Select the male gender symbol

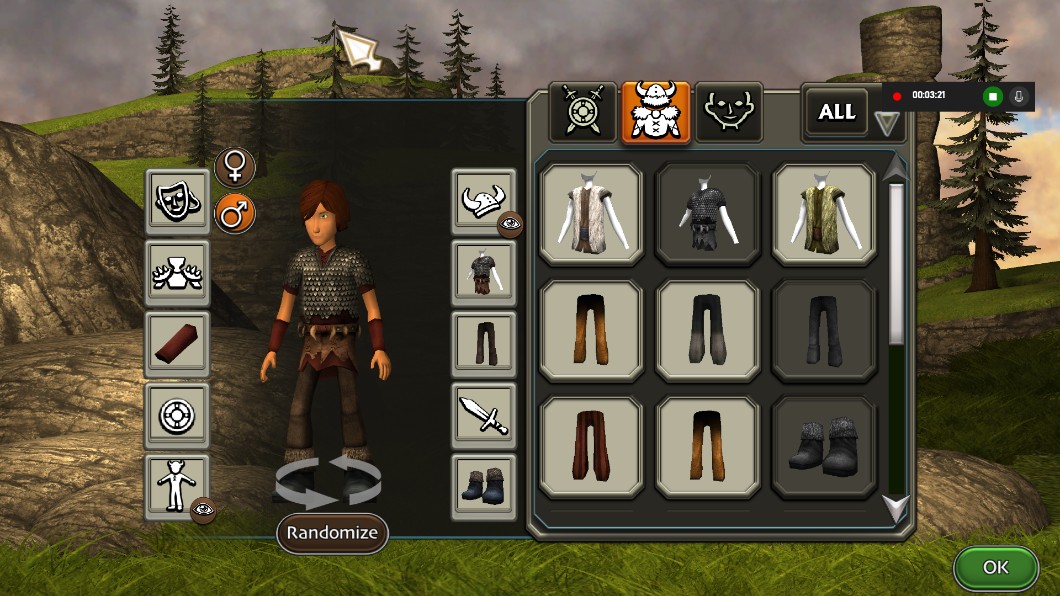point(235,213)
